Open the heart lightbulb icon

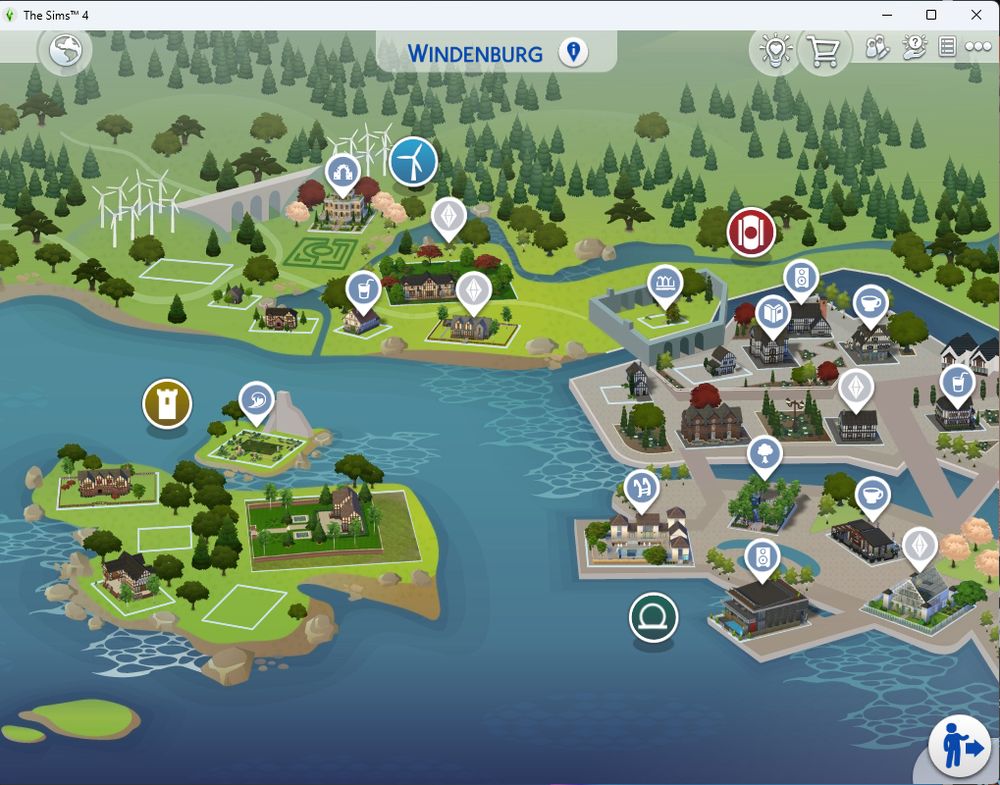click(775, 50)
